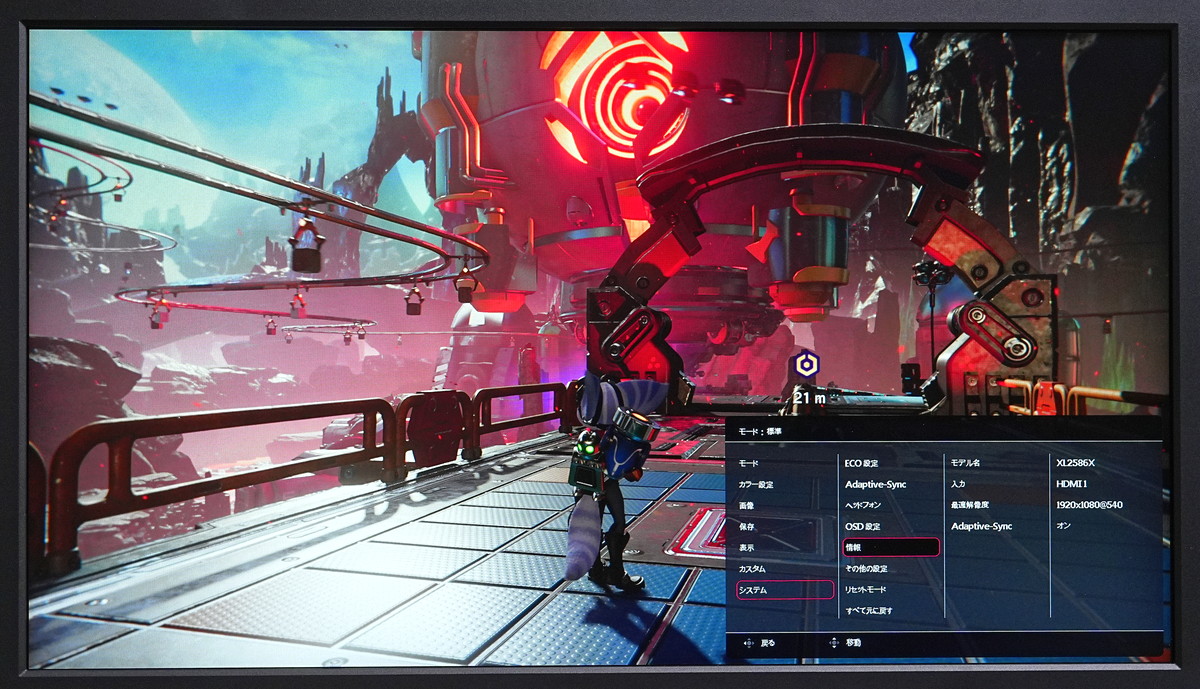Select the 表示 display menu entry
Screen dimensions: 1200x689
(747, 548)
